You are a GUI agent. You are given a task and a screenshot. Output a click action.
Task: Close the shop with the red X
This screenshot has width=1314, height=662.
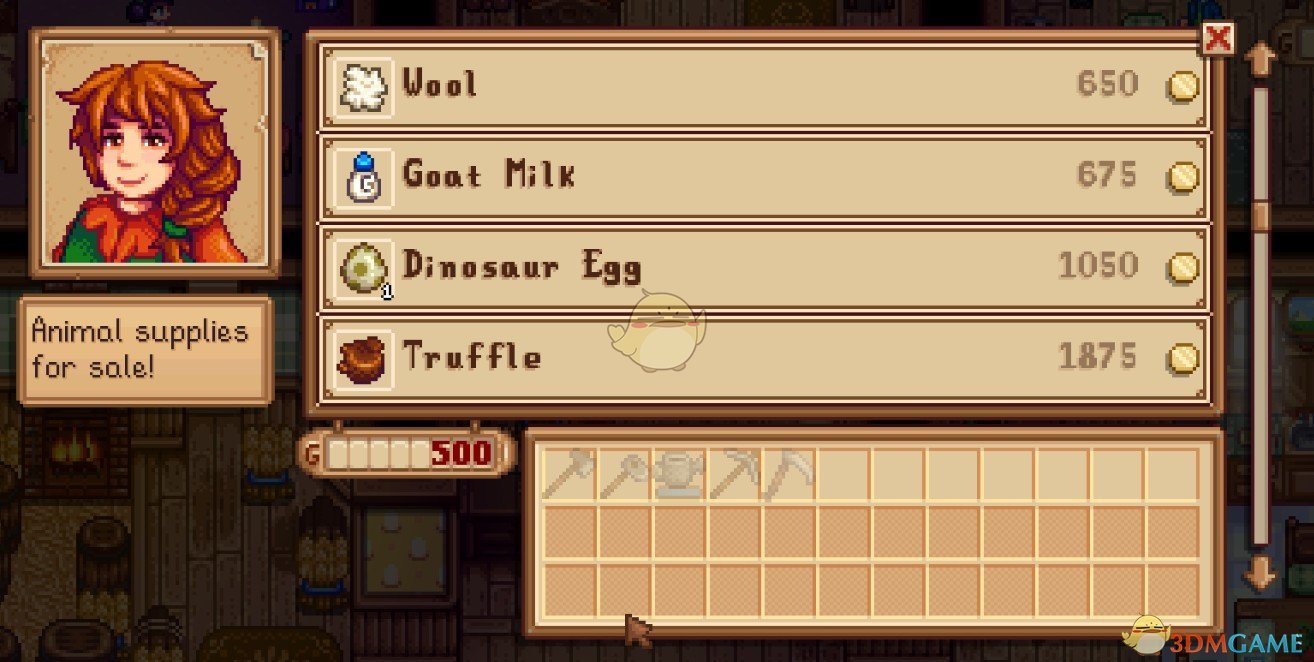(x=1218, y=39)
